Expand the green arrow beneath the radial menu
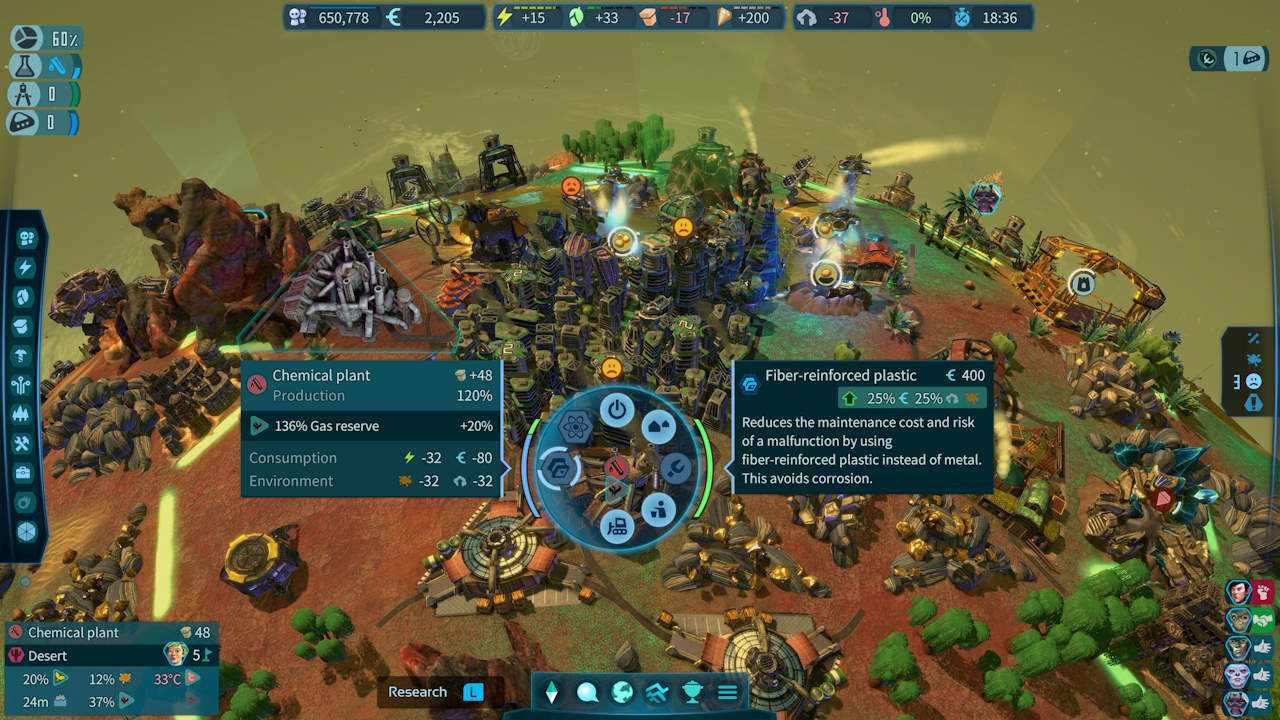The image size is (1280, 720). point(618,488)
